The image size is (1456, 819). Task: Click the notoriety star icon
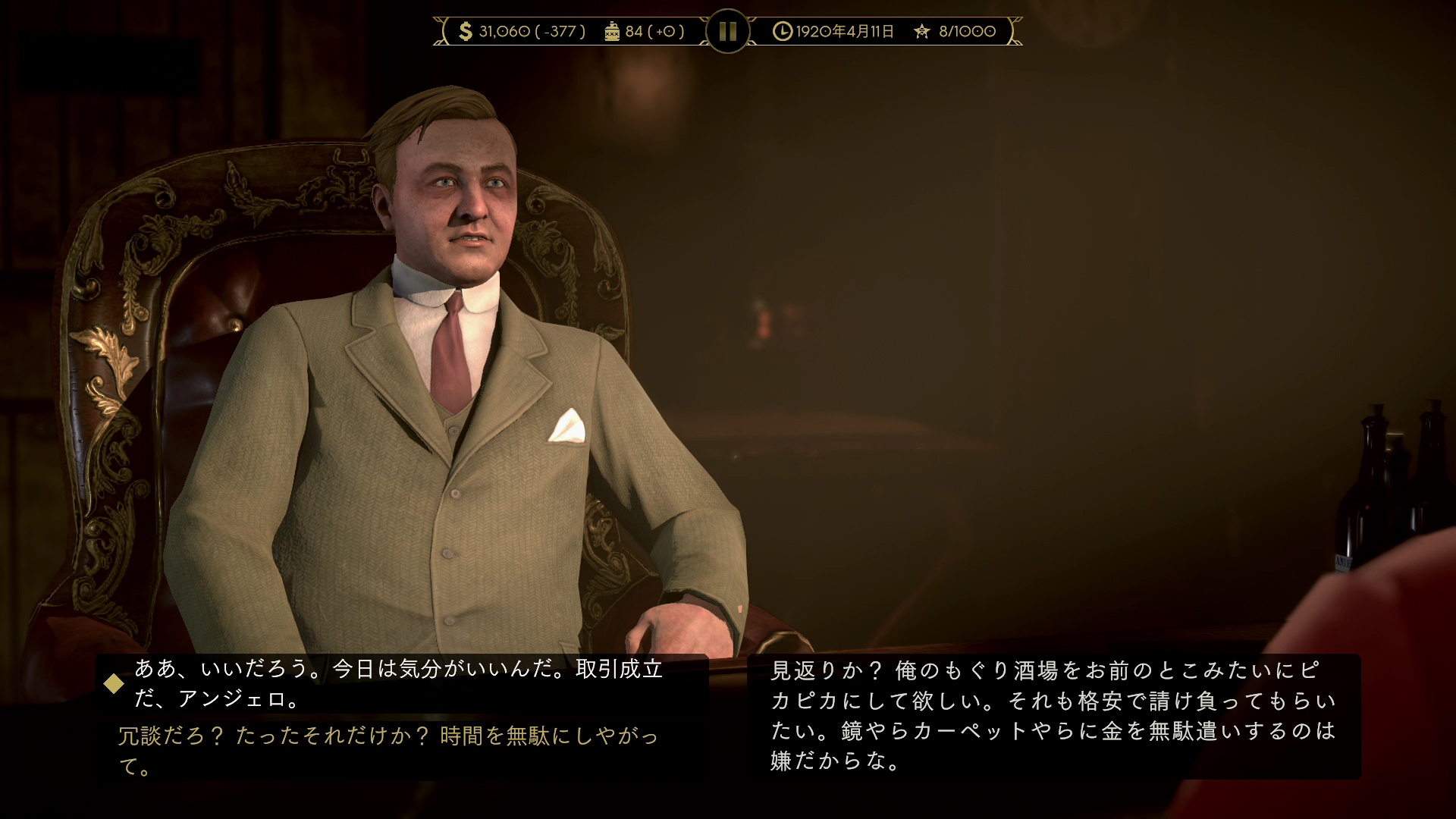[921, 31]
